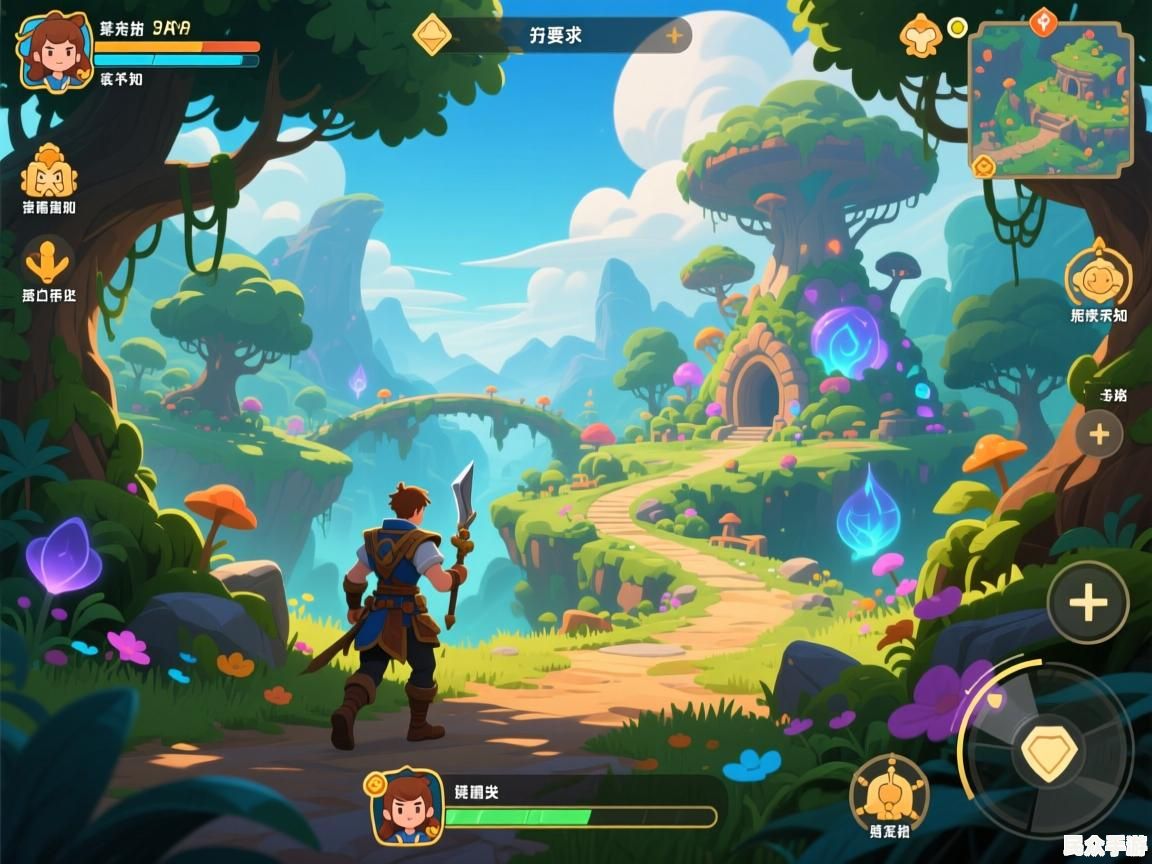Tap the plus button on the top center bar
This screenshot has width=1152, height=864.
[x=675, y=36]
